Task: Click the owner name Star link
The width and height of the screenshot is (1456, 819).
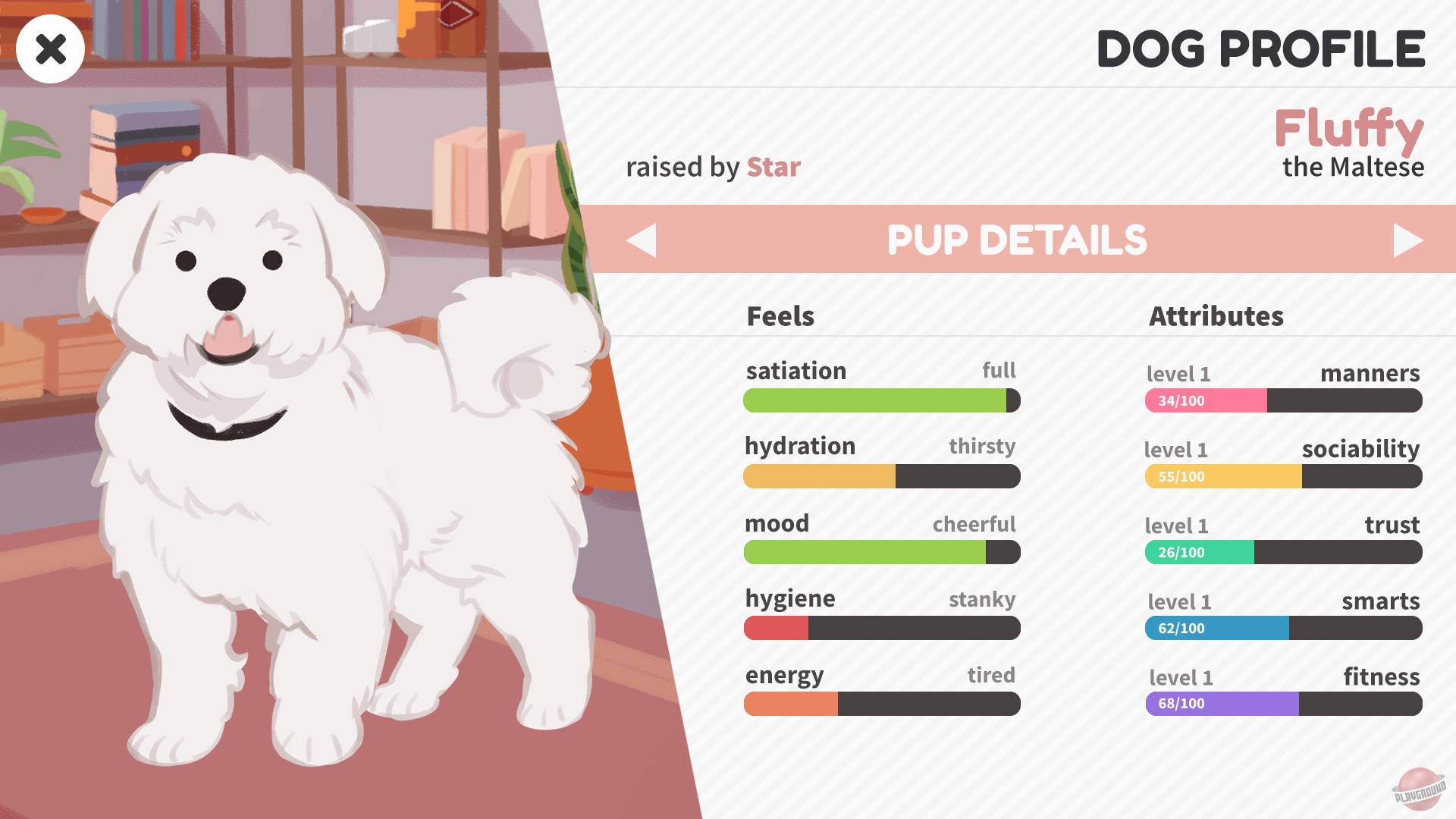Action: (x=772, y=168)
